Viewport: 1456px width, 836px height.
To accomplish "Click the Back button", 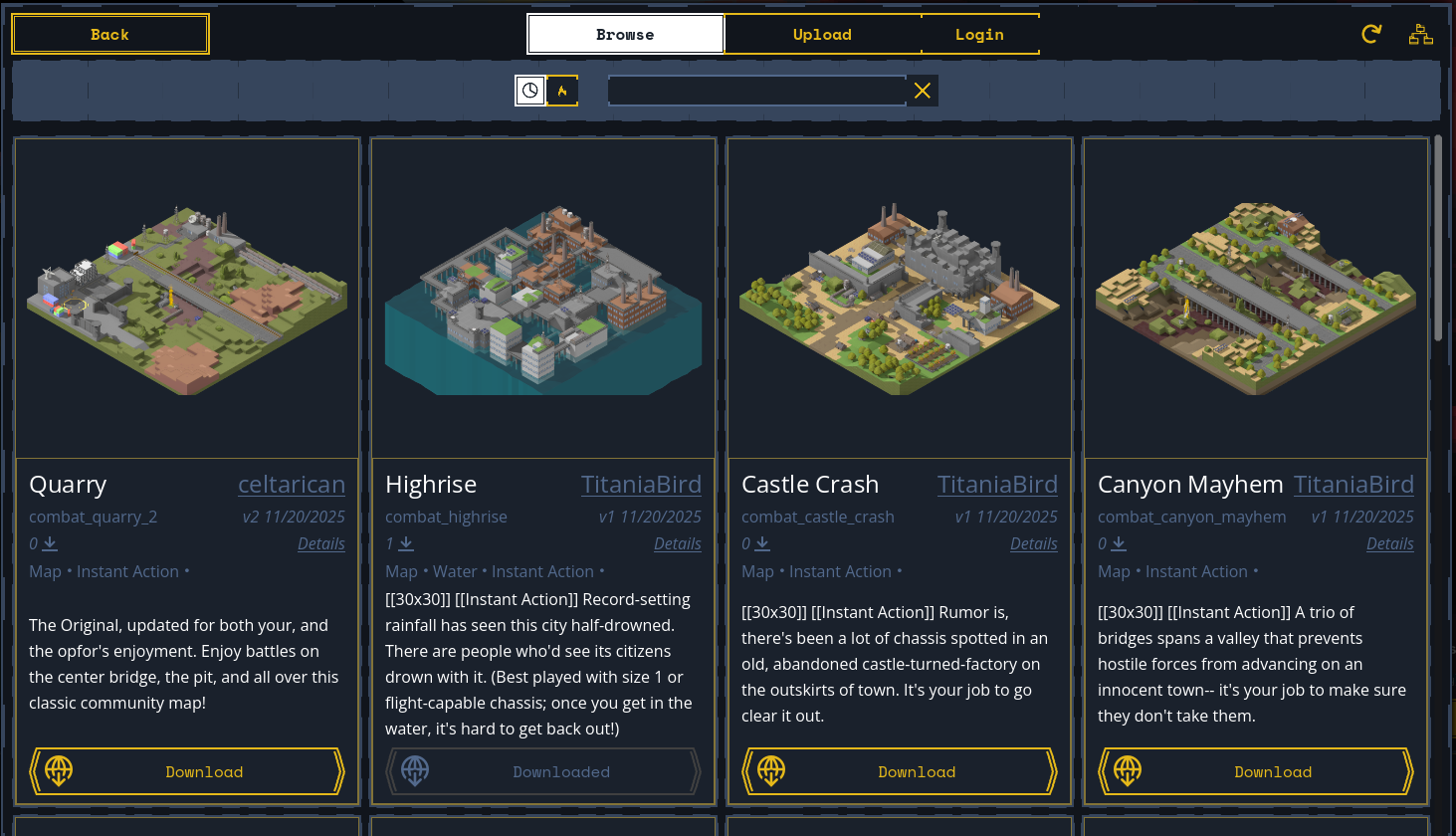I will click(109, 33).
